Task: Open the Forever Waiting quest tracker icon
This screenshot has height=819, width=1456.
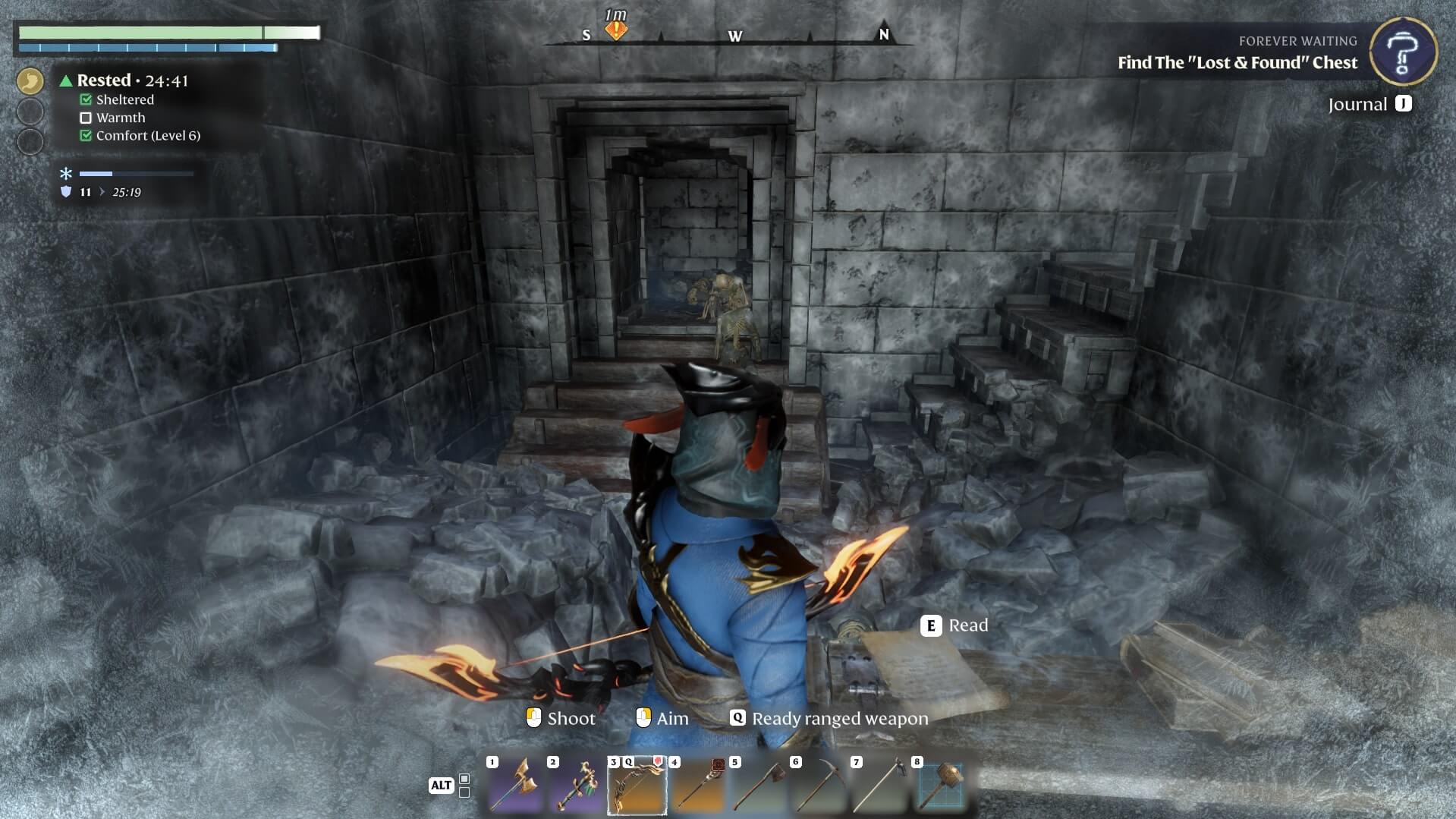Action: (1403, 51)
